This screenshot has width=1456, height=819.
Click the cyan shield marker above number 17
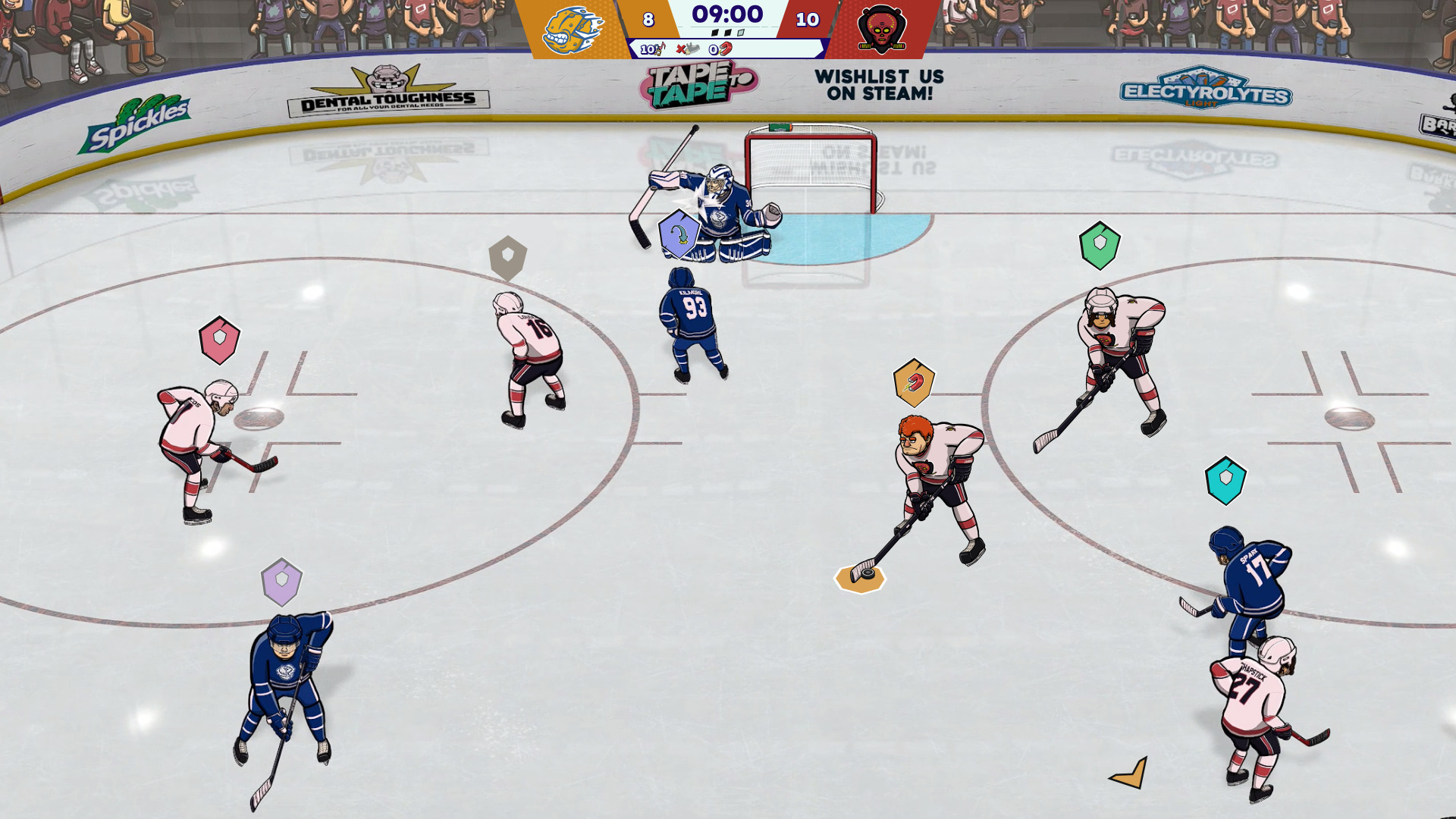(x=1225, y=480)
